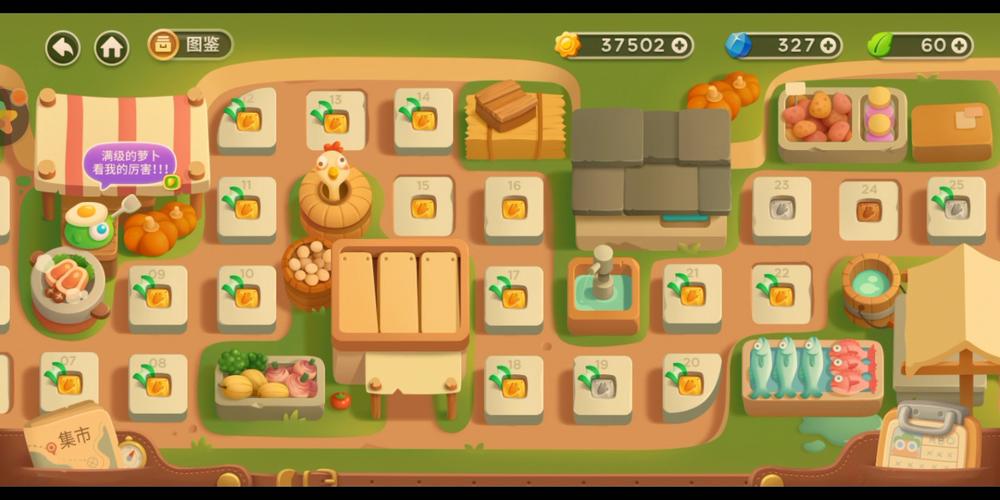Select level 07 tile

click(x=68, y=381)
